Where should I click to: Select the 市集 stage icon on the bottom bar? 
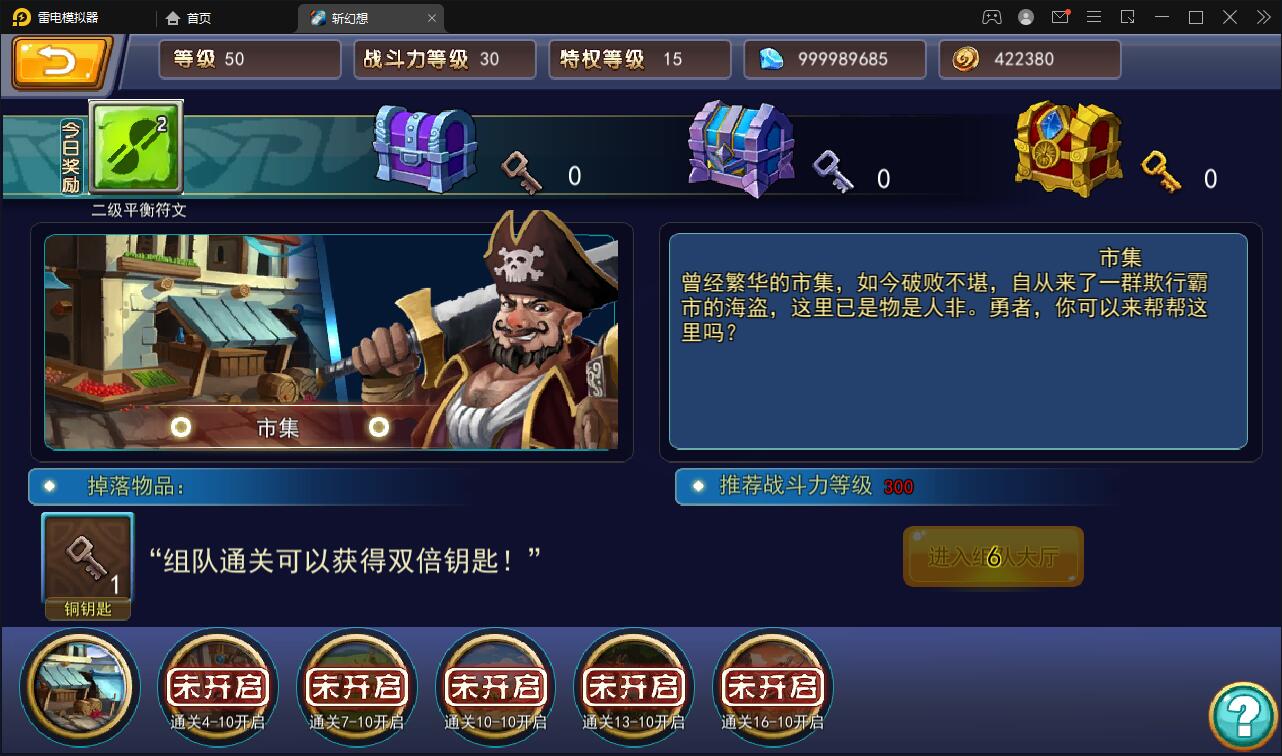click(79, 688)
